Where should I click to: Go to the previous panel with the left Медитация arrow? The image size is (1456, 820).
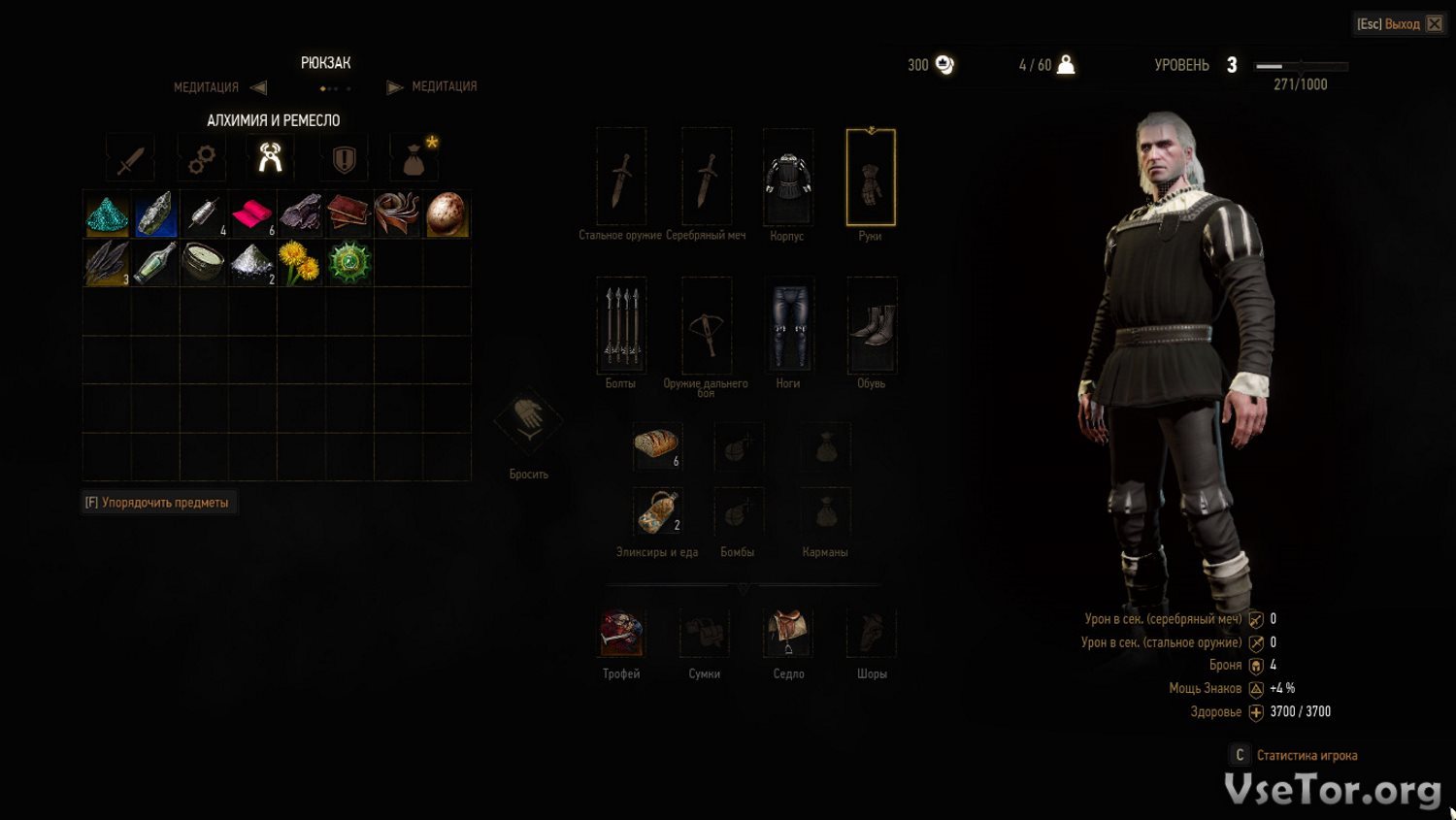tap(258, 87)
